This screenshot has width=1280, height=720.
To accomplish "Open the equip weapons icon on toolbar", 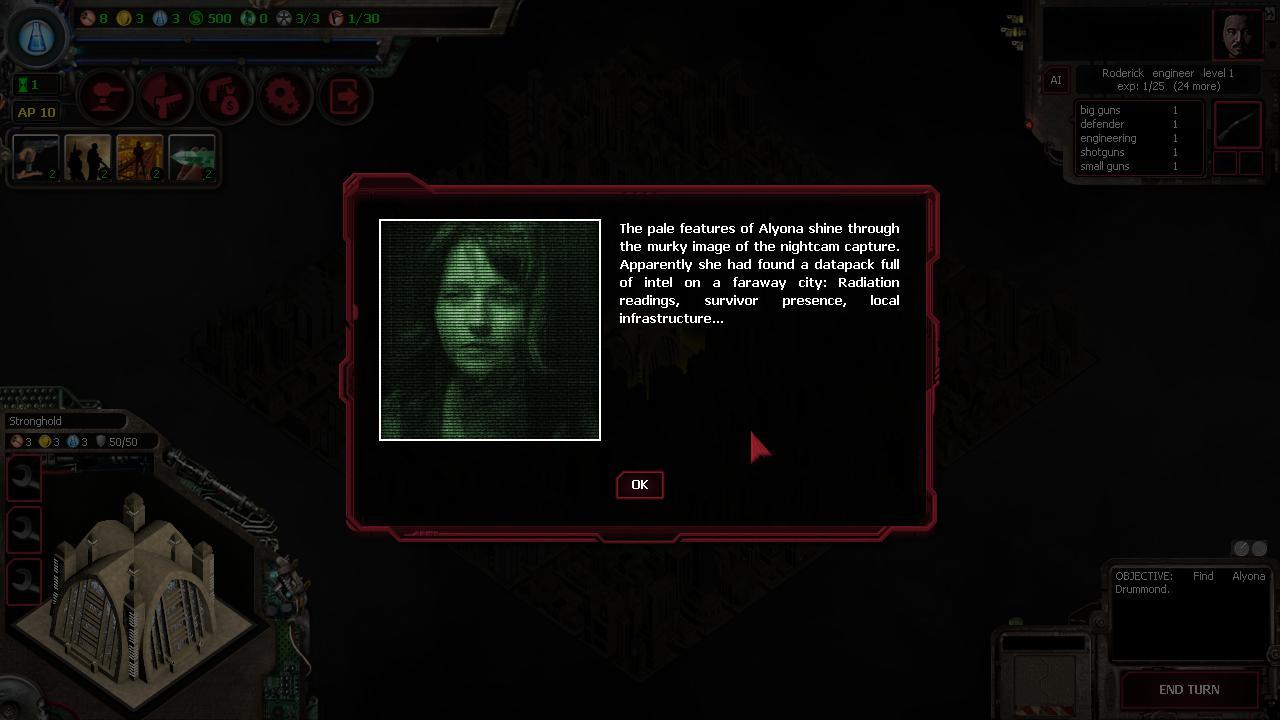I will coord(165,96).
